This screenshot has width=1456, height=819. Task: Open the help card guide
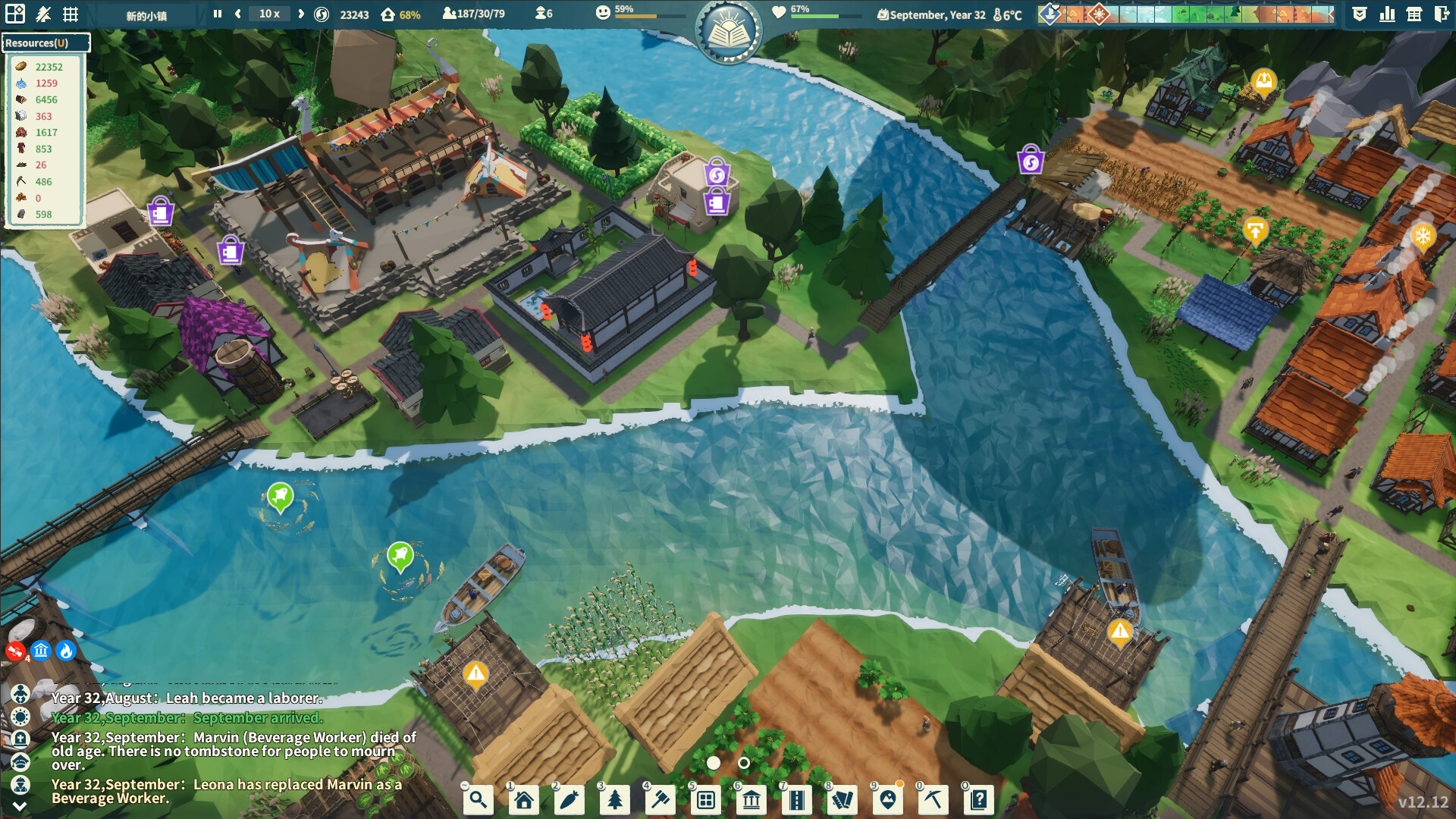[x=980, y=799]
